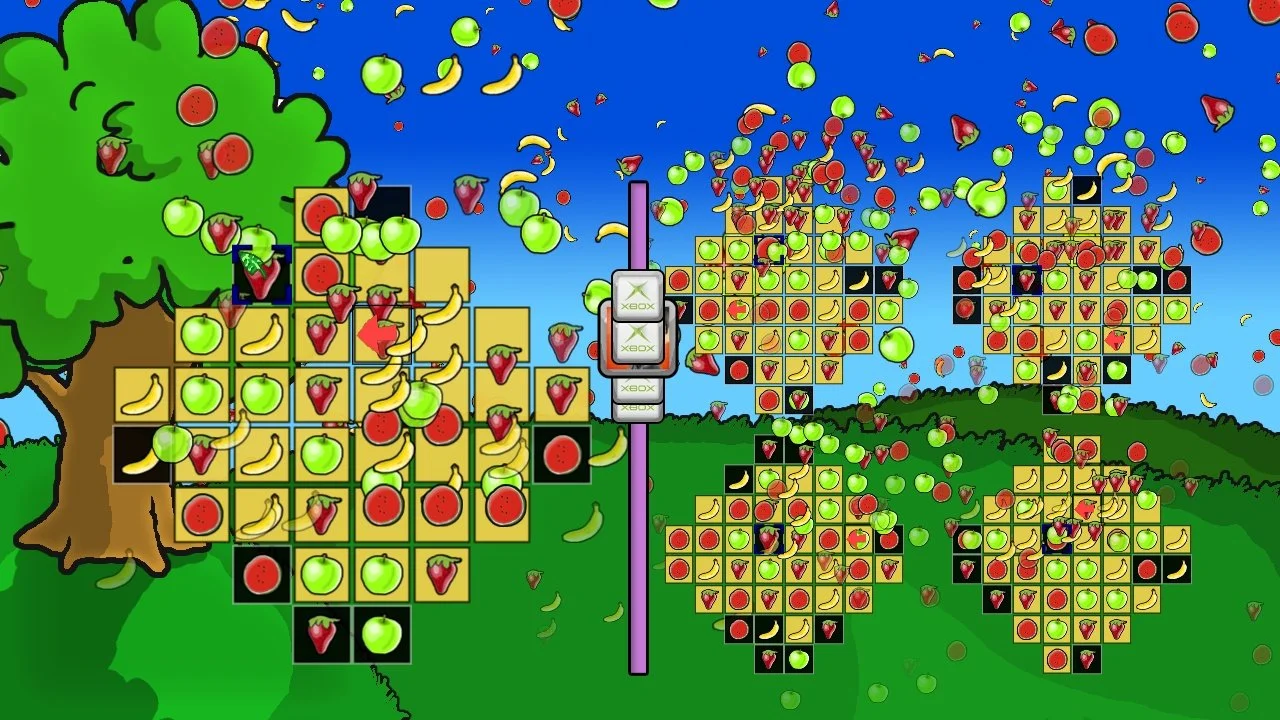This screenshot has height=720, width=1280.
Task: Select the watermelon on the lower-left dark tile
Action: 260,572
